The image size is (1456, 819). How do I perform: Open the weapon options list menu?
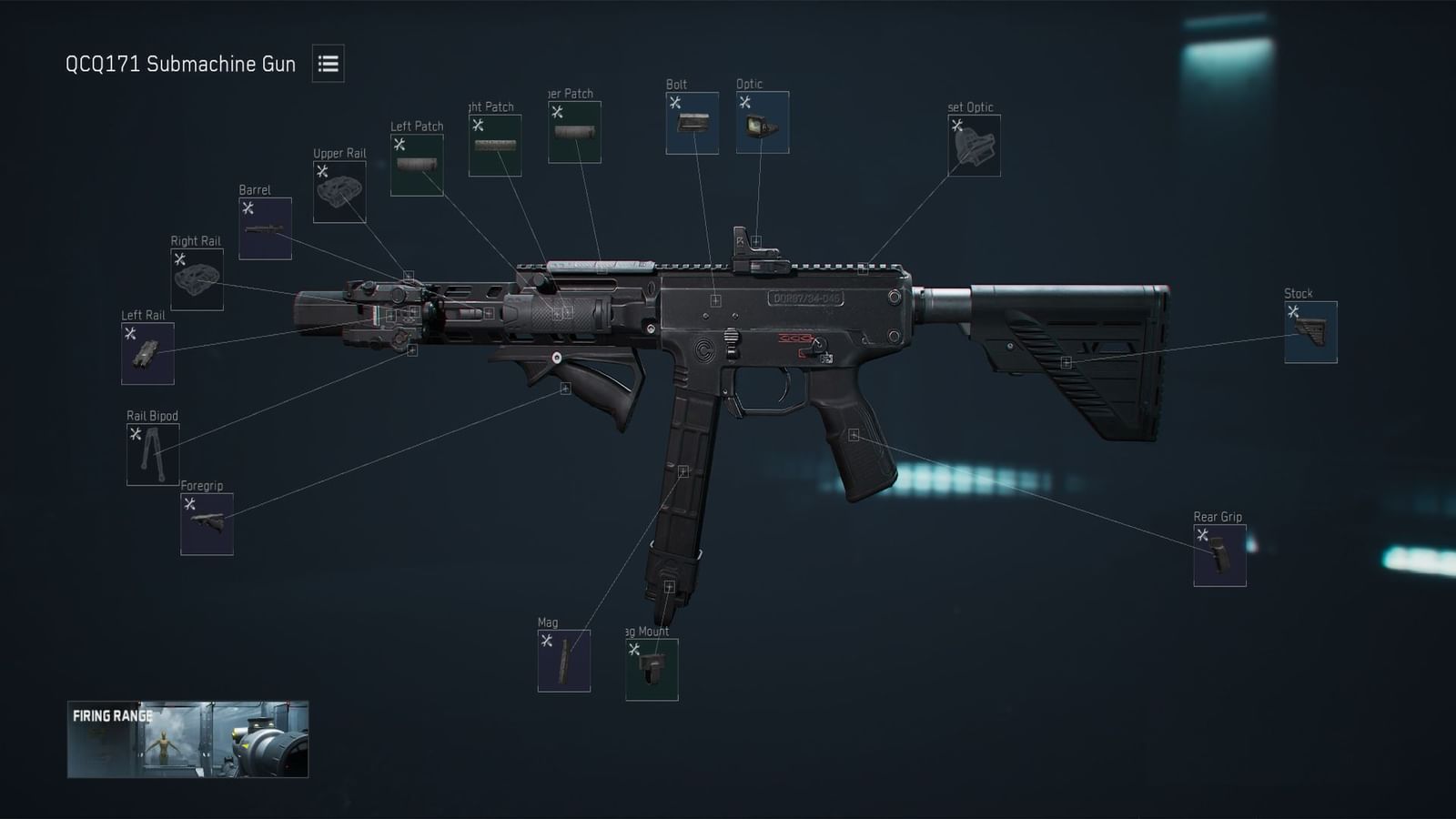click(329, 64)
